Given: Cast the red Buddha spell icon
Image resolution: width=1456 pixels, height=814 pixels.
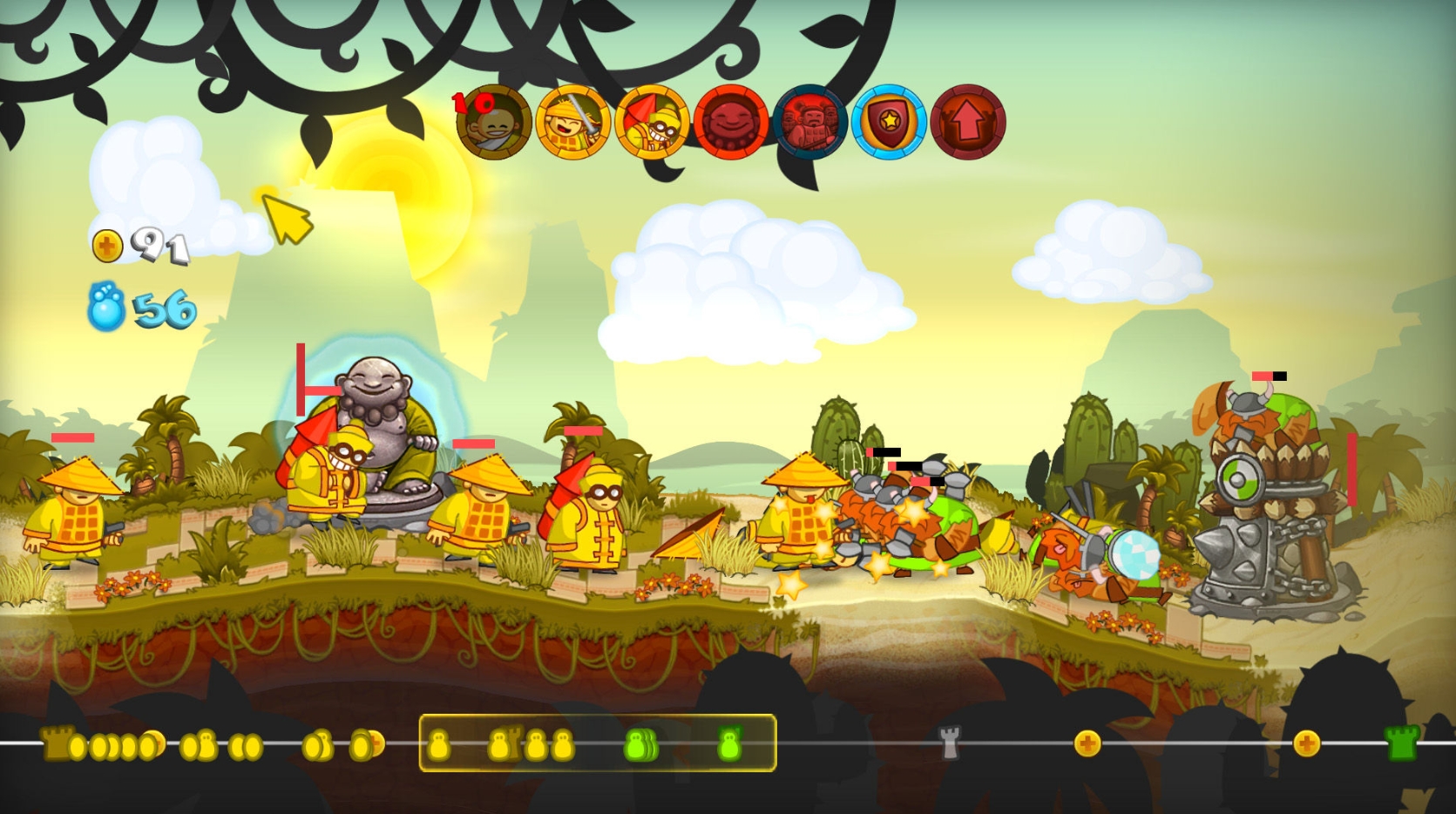Looking at the screenshot, I should tap(732, 122).
